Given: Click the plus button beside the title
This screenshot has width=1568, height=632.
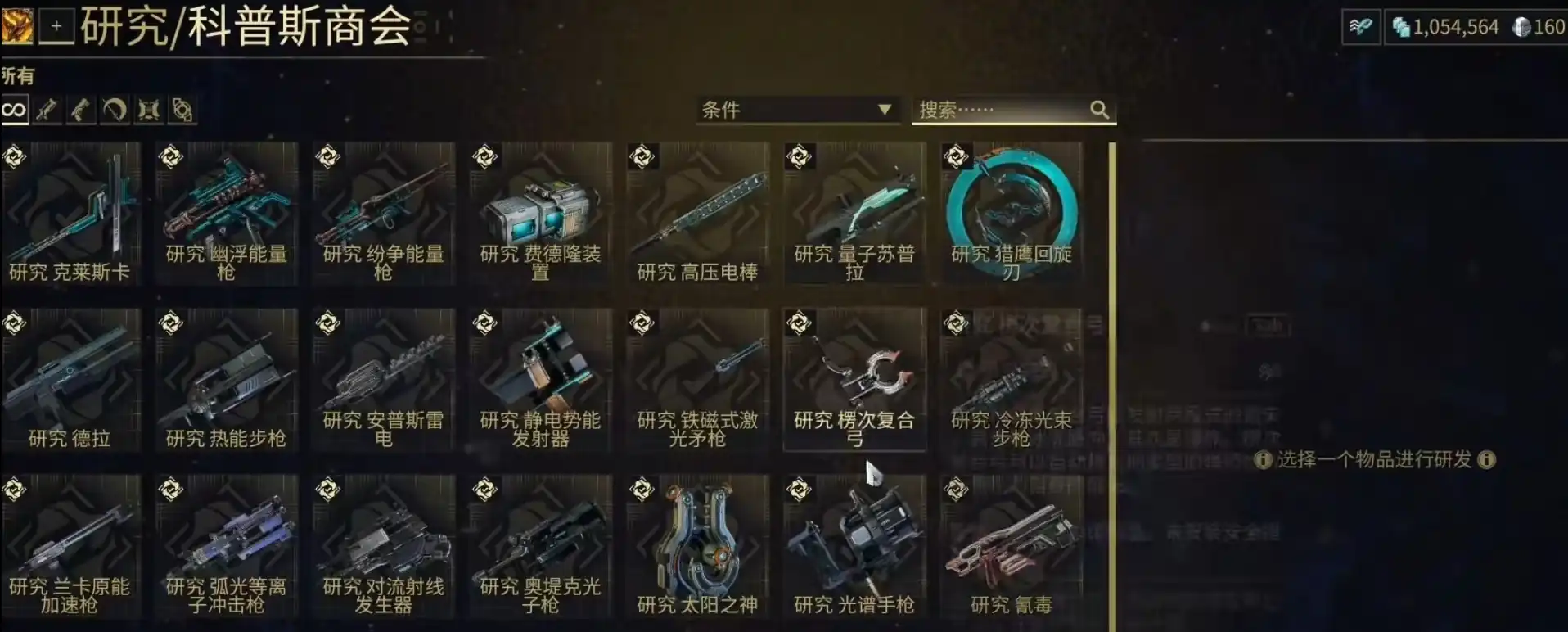Looking at the screenshot, I should (x=56, y=26).
